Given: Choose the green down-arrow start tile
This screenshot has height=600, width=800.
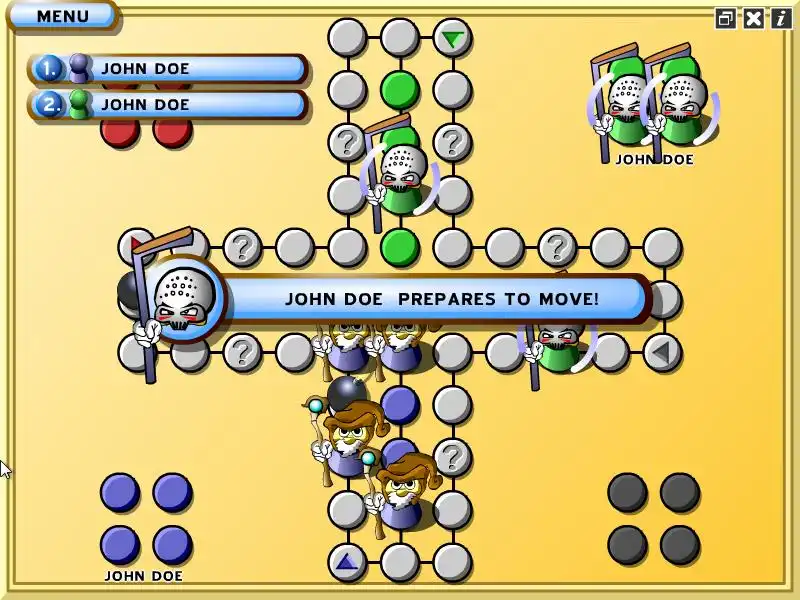Looking at the screenshot, I should pyautogui.click(x=453, y=39).
